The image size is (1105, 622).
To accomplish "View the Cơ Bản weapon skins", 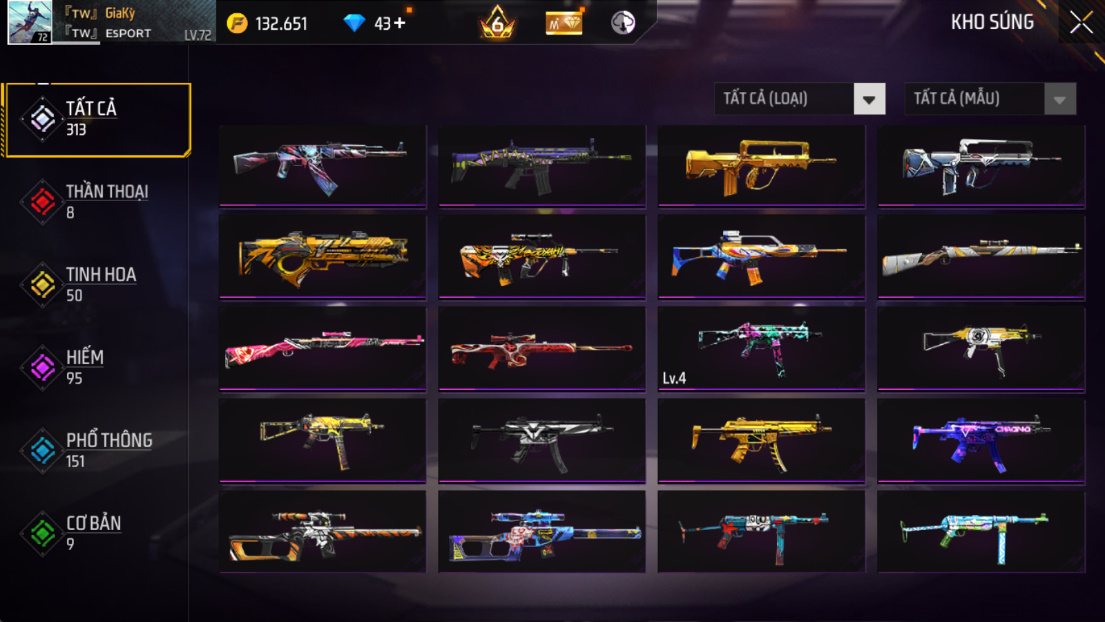I will 96,532.
